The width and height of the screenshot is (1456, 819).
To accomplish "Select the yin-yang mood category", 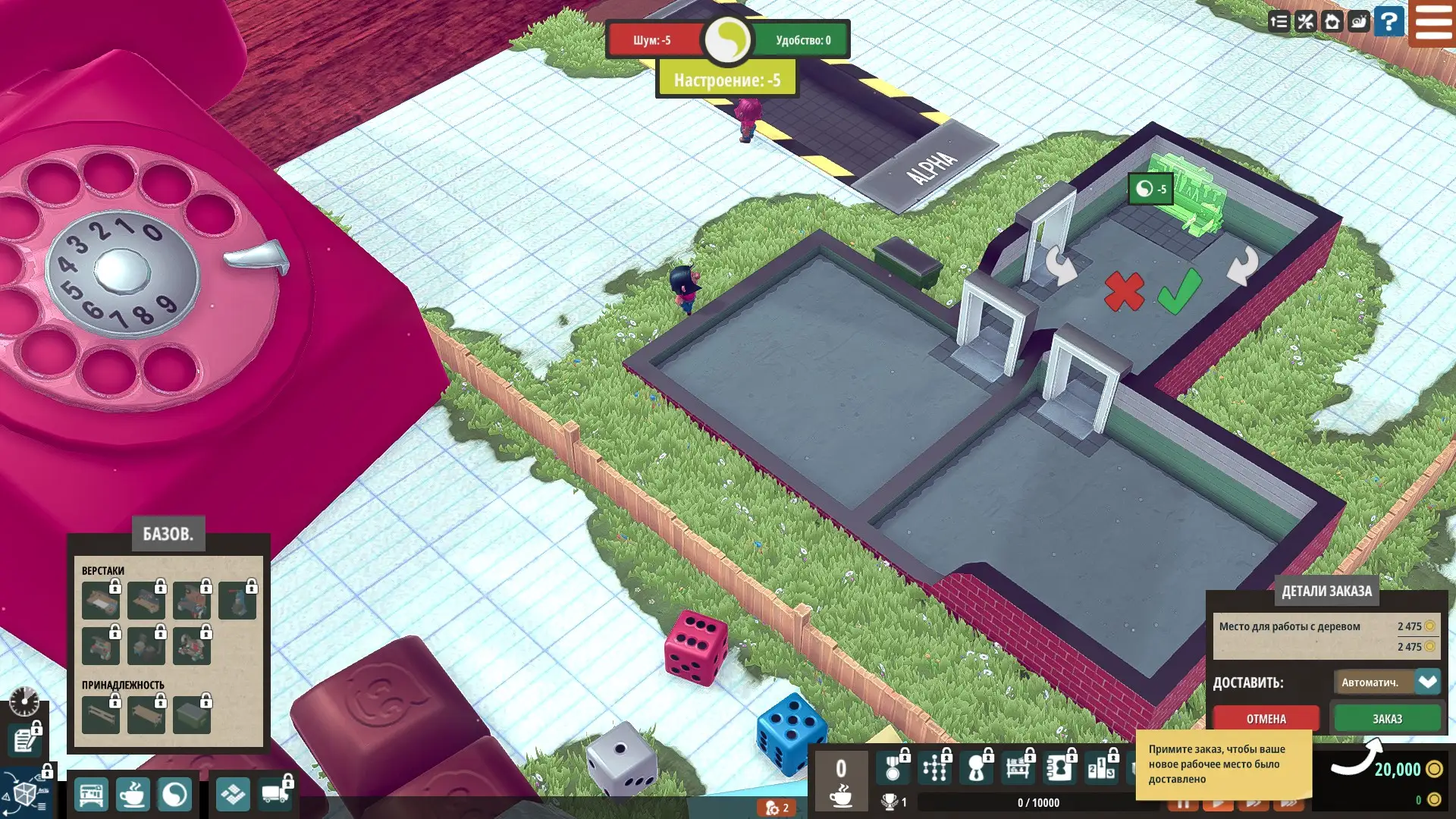I will click(174, 795).
